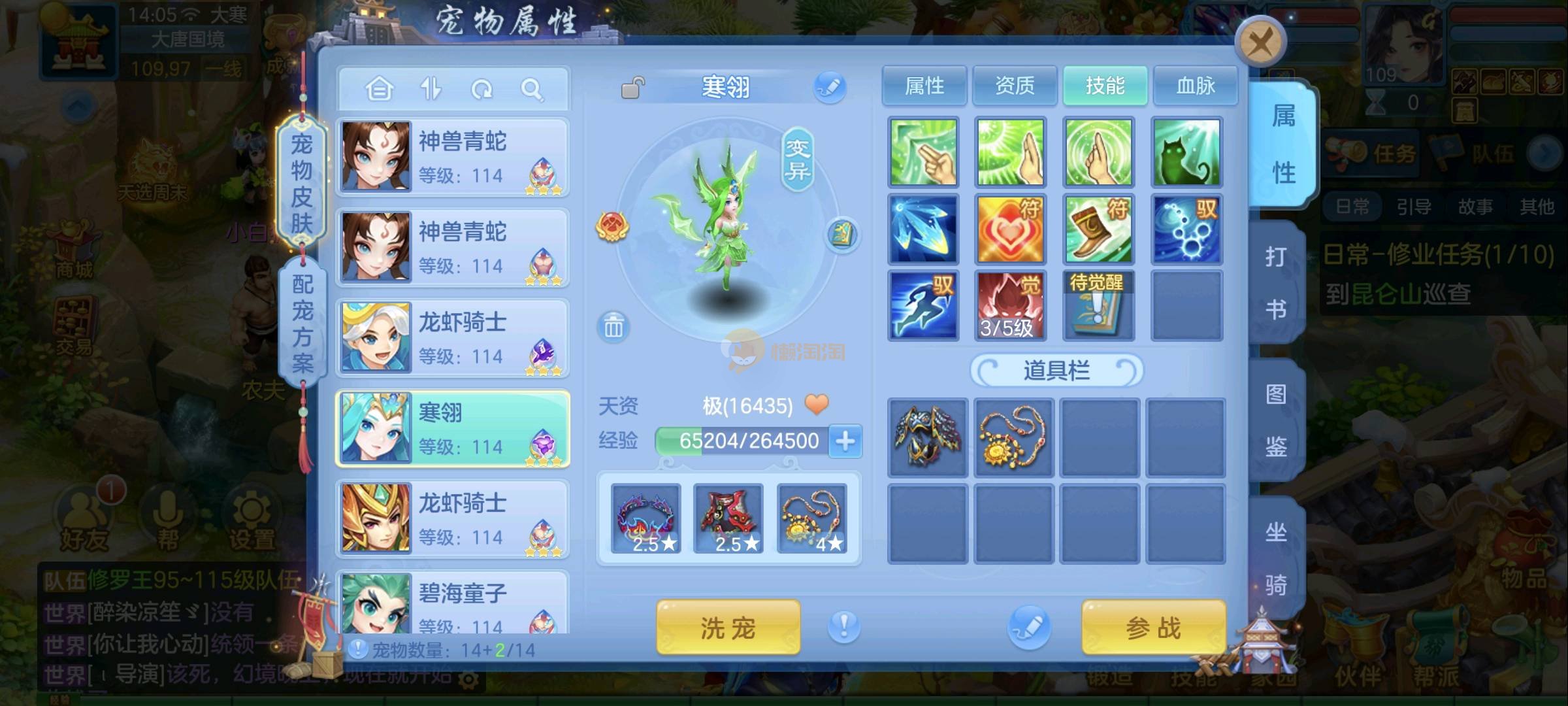1568x706 pixels.
Task: Switch to the 打书 side tab
Action: click(1275, 282)
